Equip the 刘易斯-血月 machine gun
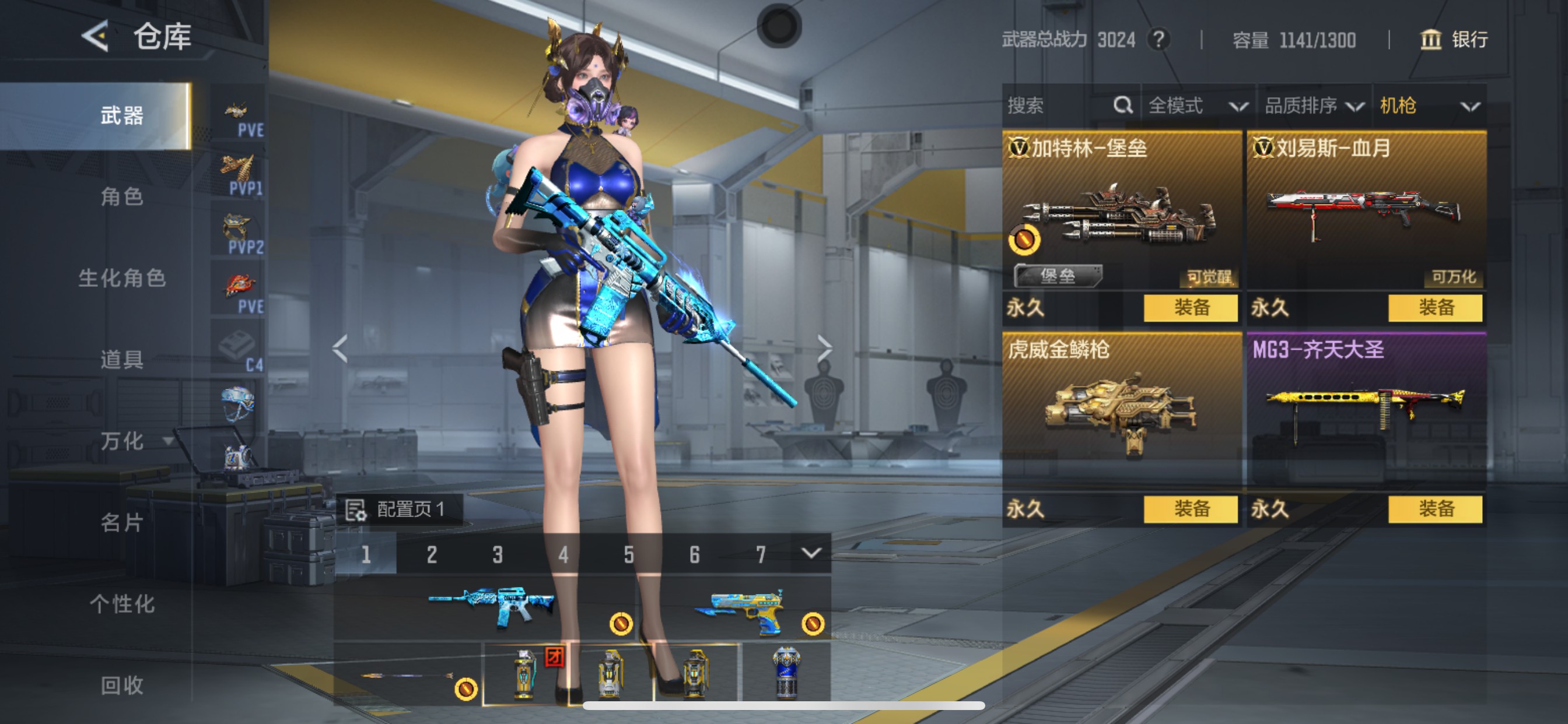This screenshot has width=1568, height=724. coord(1434,308)
